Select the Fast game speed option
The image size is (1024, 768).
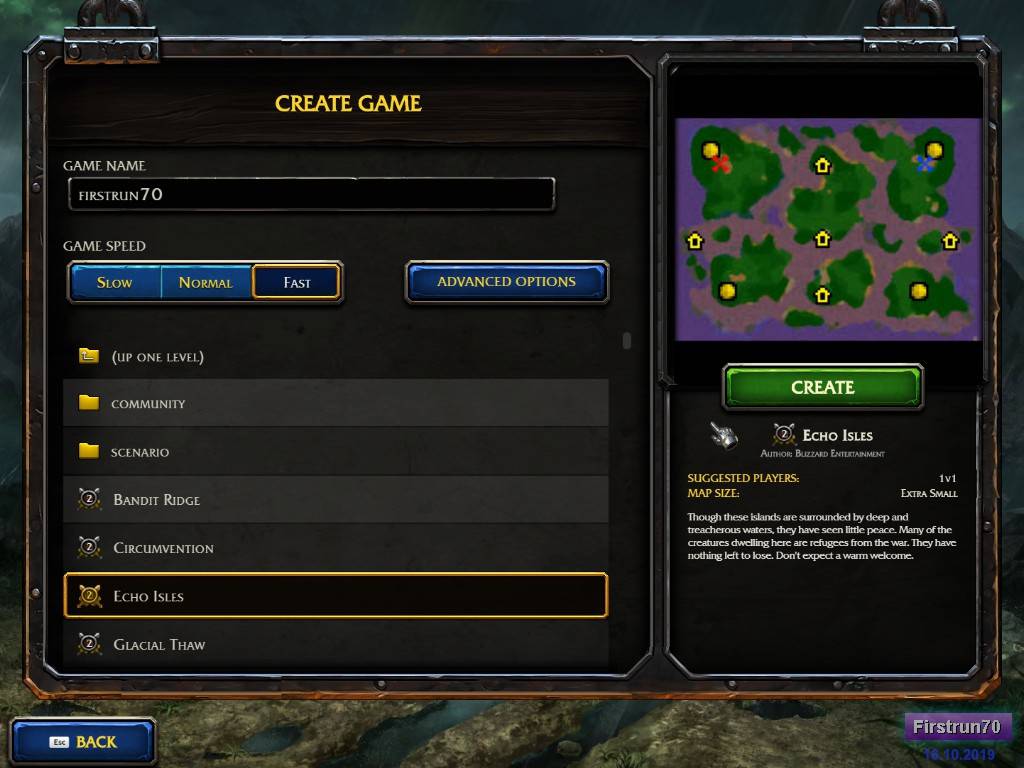[x=297, y=282]
